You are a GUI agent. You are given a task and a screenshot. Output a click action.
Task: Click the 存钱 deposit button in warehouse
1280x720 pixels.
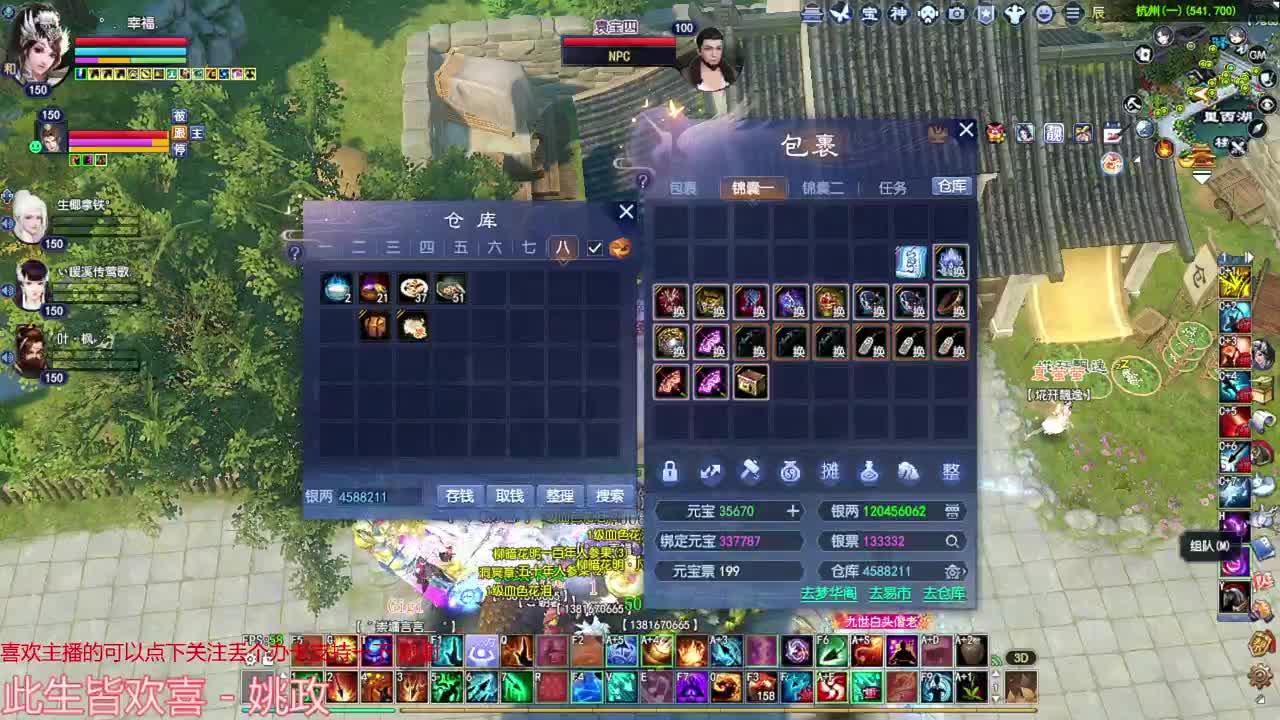tap(459, 495)
